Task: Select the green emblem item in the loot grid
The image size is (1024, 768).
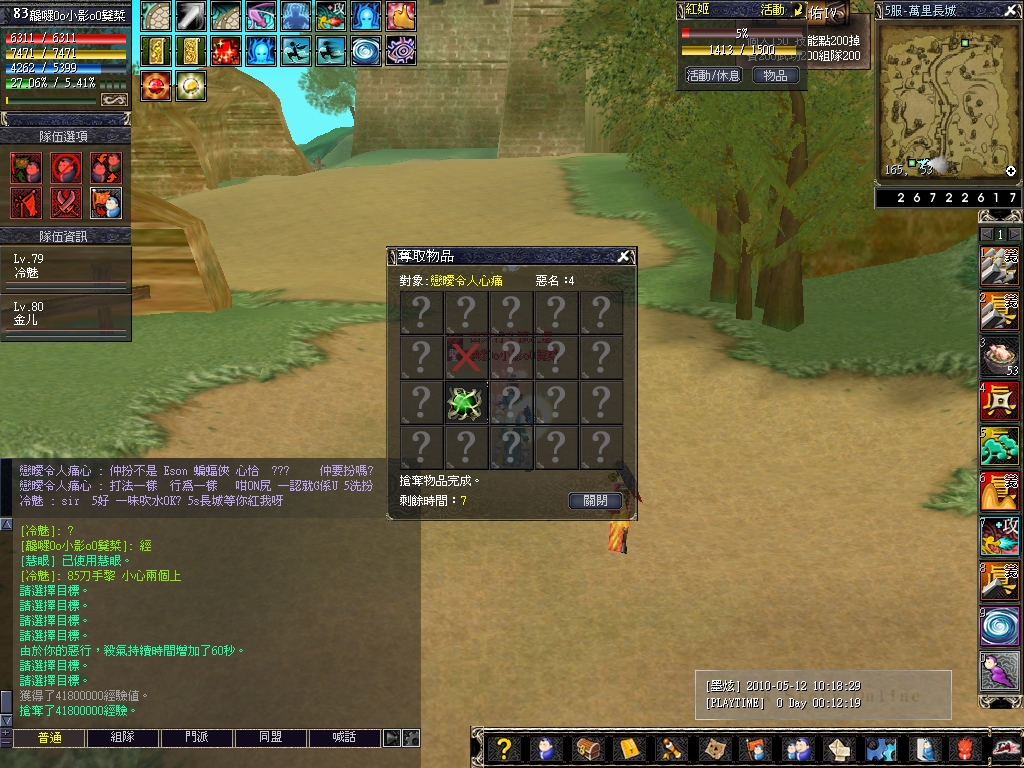Action: (466, 402)
